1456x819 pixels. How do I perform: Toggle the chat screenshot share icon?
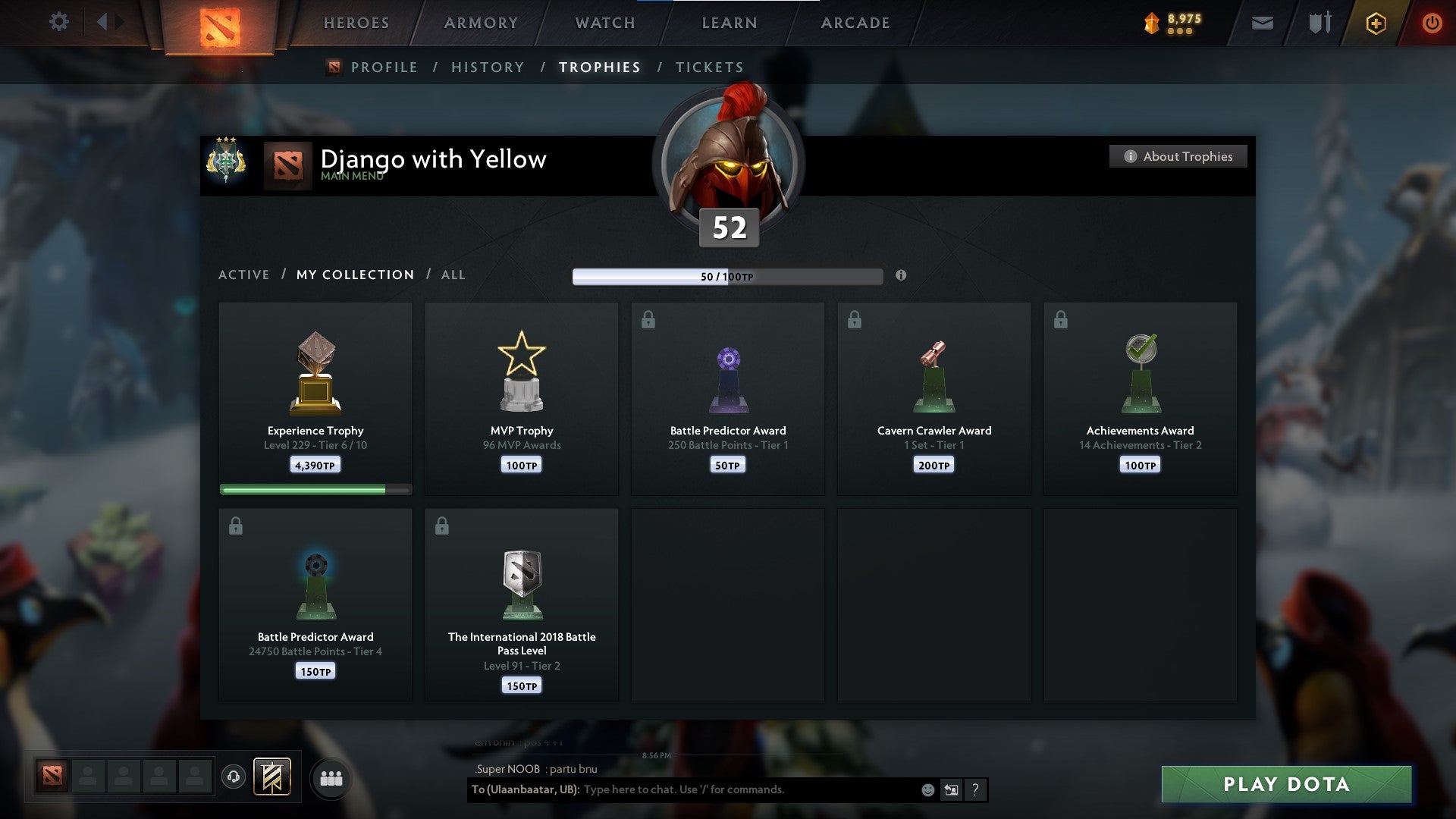tap(951, 789)
